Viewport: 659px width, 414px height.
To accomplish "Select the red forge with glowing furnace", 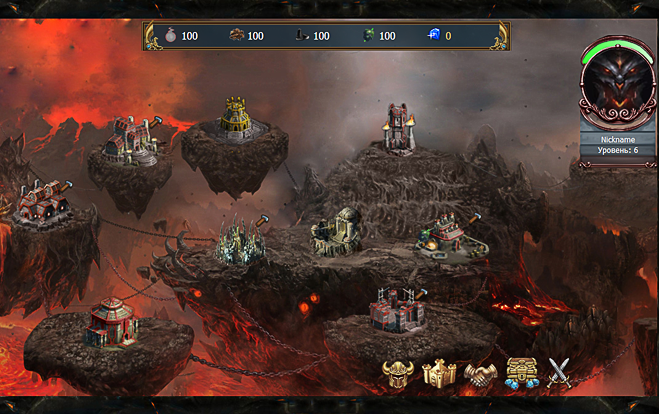I will point(444,238).
